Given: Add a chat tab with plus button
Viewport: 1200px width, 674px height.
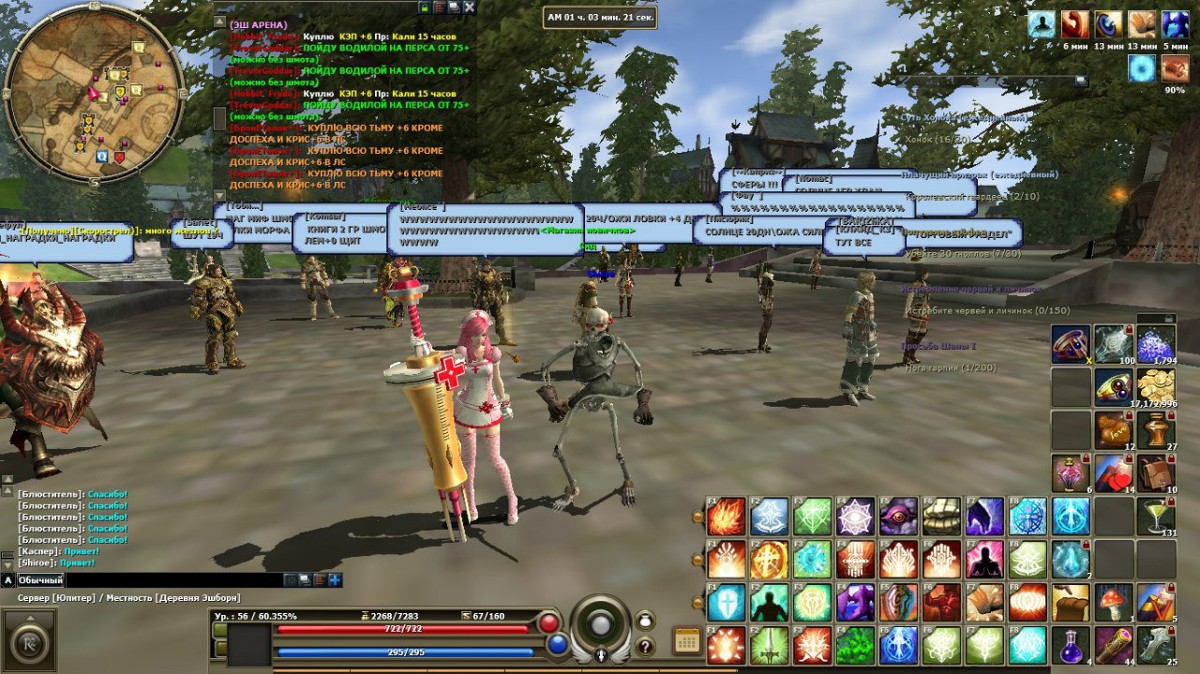Looking at the screenshot, I should [x=335, y=580].
